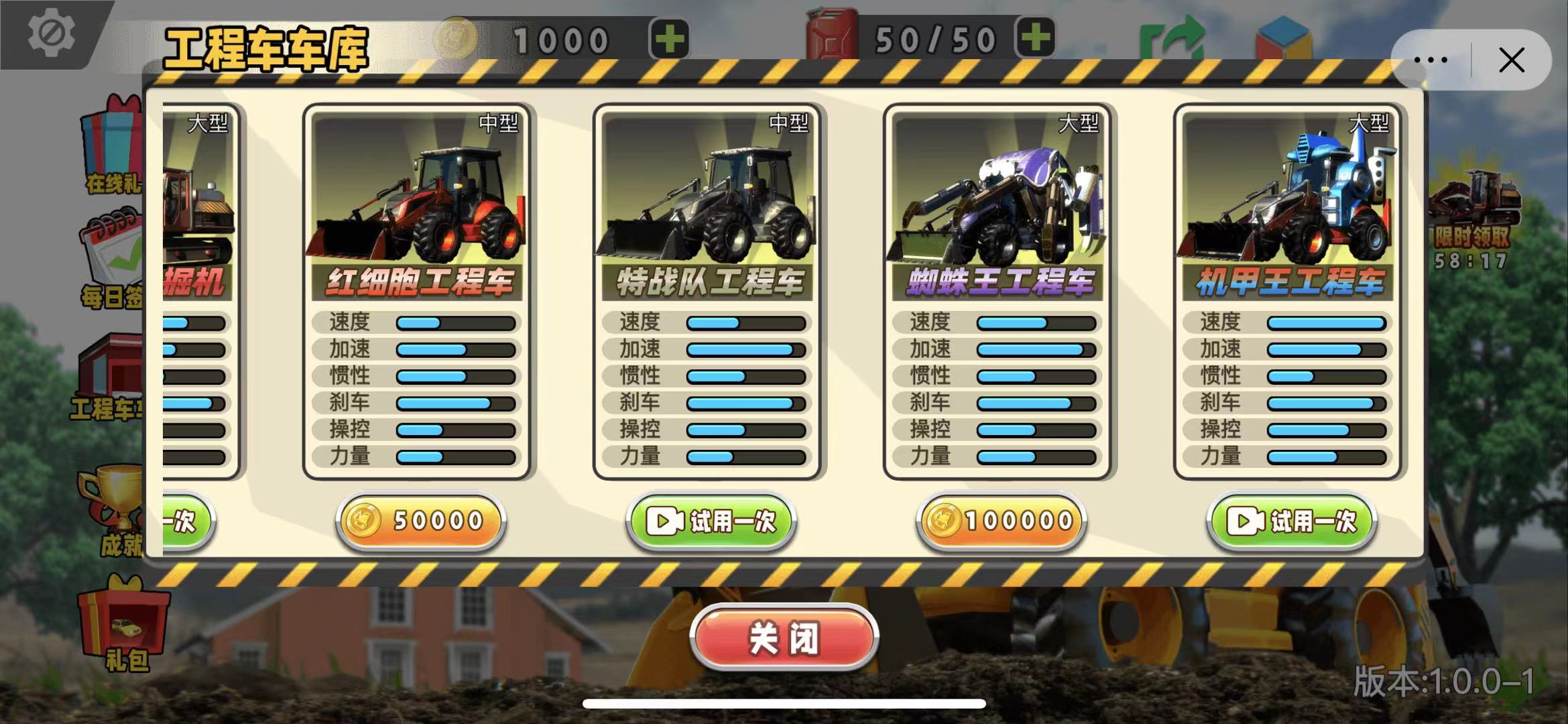Open the three-dot more options menu
Screen dimensions: 1568x724
[1429, 59]
